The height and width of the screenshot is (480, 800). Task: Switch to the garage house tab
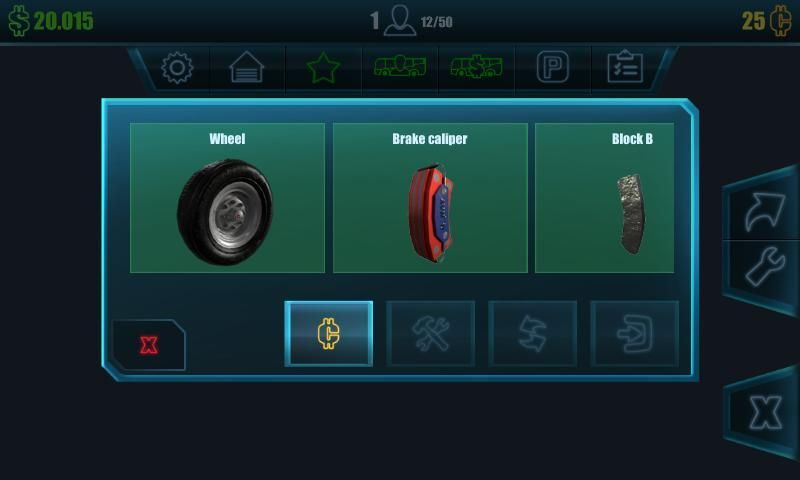point(247,68)
